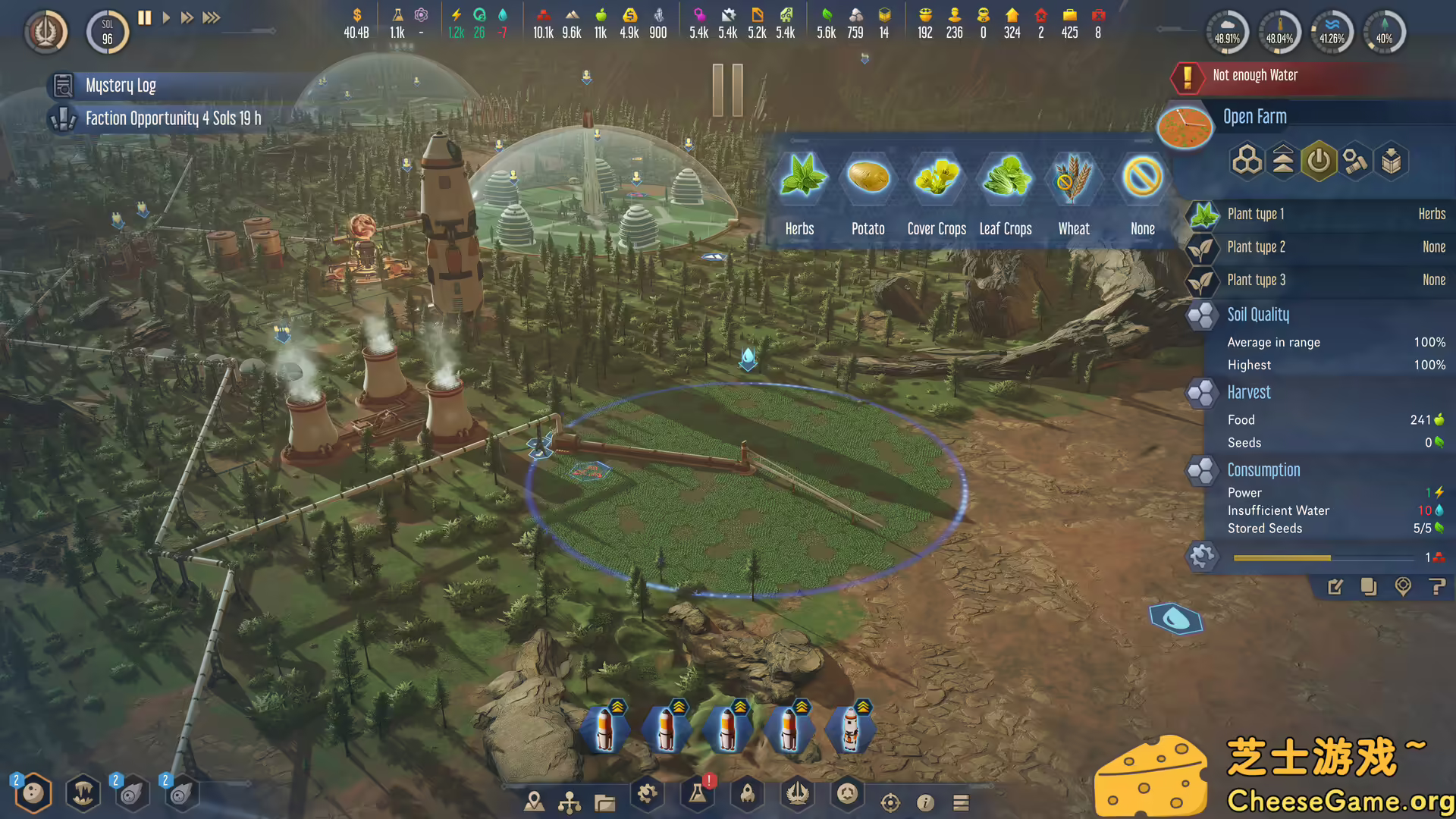Viewport: 1456px width, 819px height.
Task: Pause the game with the pause button
Action: (144, 18)
